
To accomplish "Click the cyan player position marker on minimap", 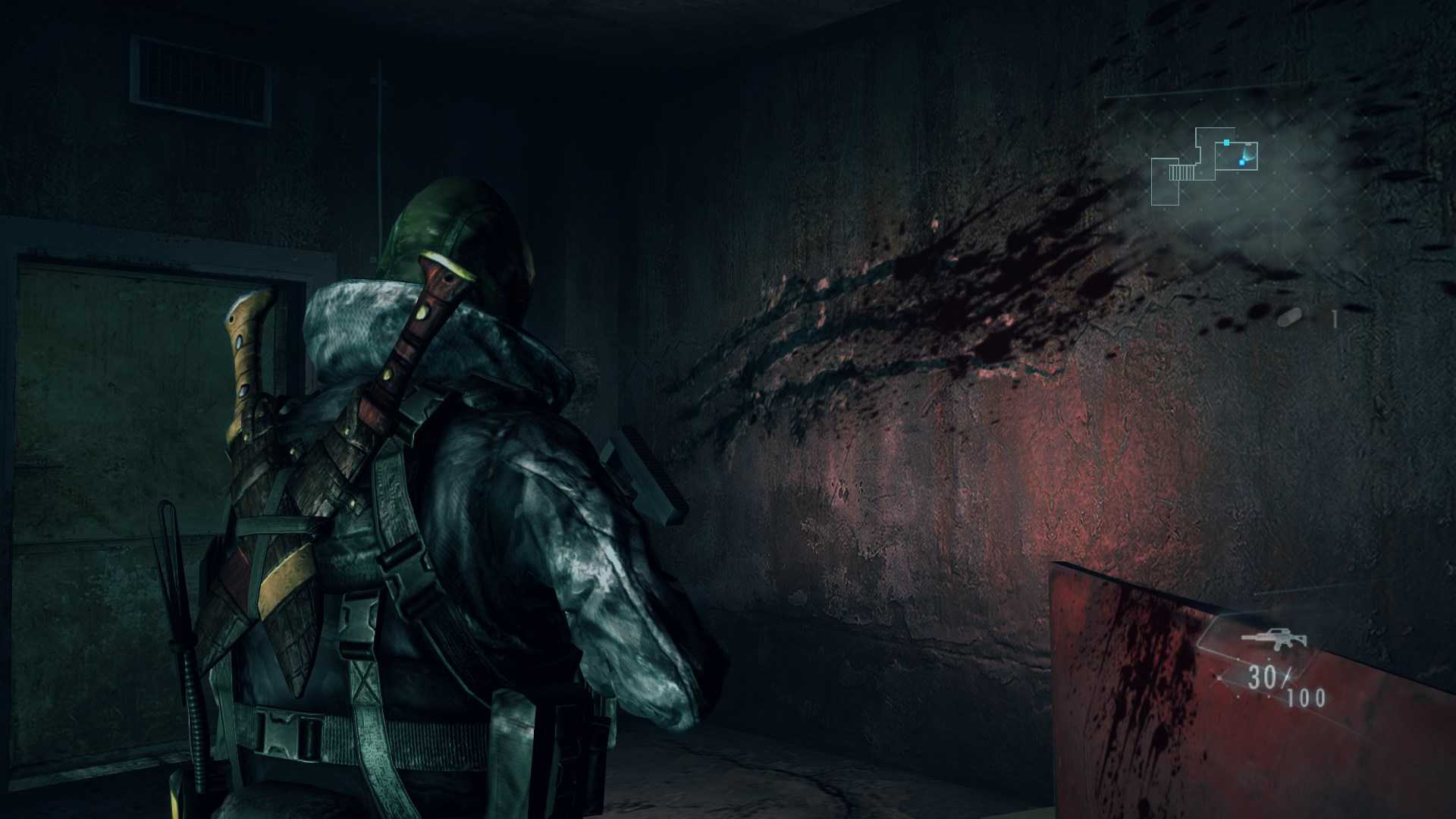I will 1242,163.
